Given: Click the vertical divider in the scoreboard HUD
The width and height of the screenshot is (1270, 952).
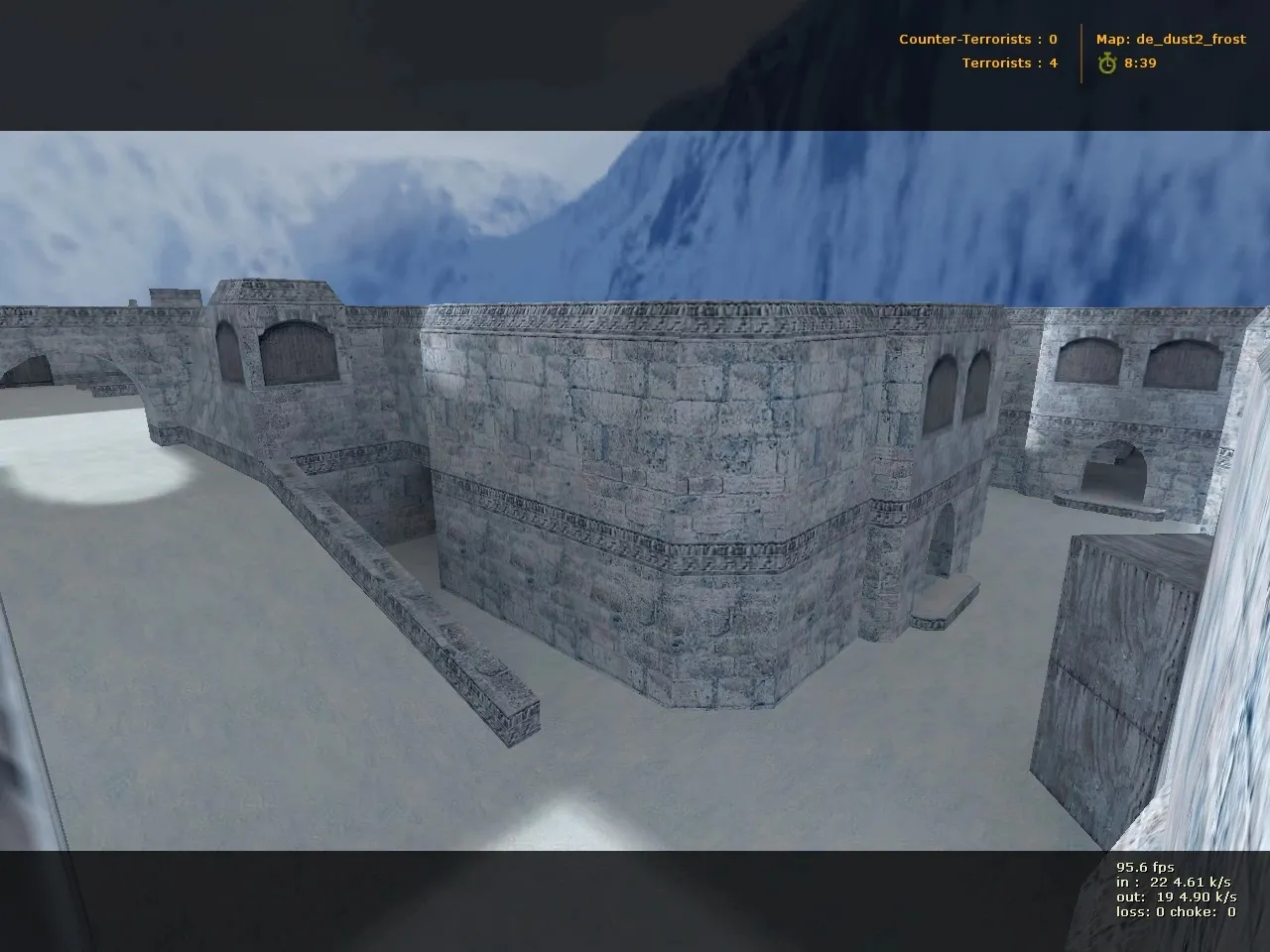Looking at the screenshot, I should click(1080, 52).
